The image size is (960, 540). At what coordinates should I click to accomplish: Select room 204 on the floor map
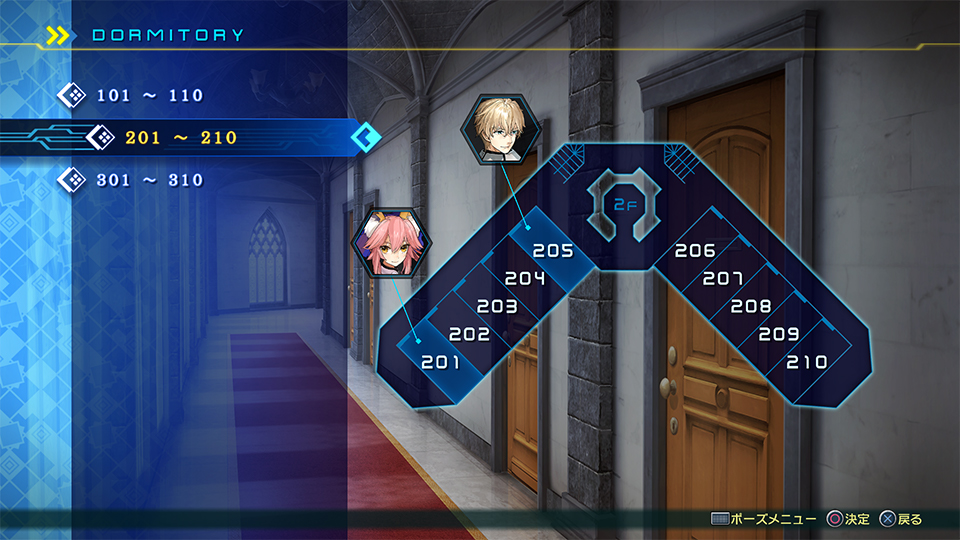point(524,278)
